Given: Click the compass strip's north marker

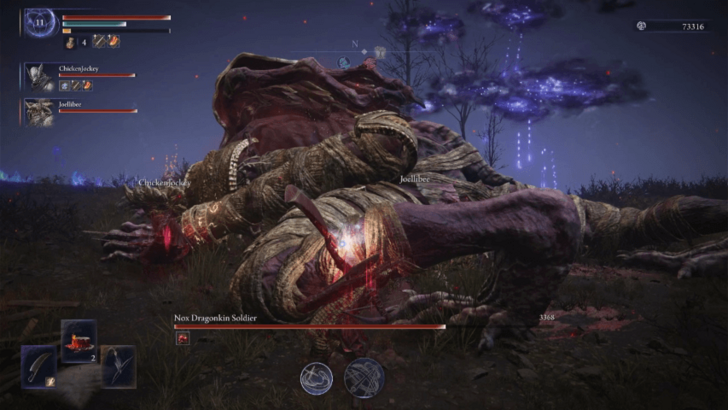Looking at the screenshot, I should pos(354,43).
